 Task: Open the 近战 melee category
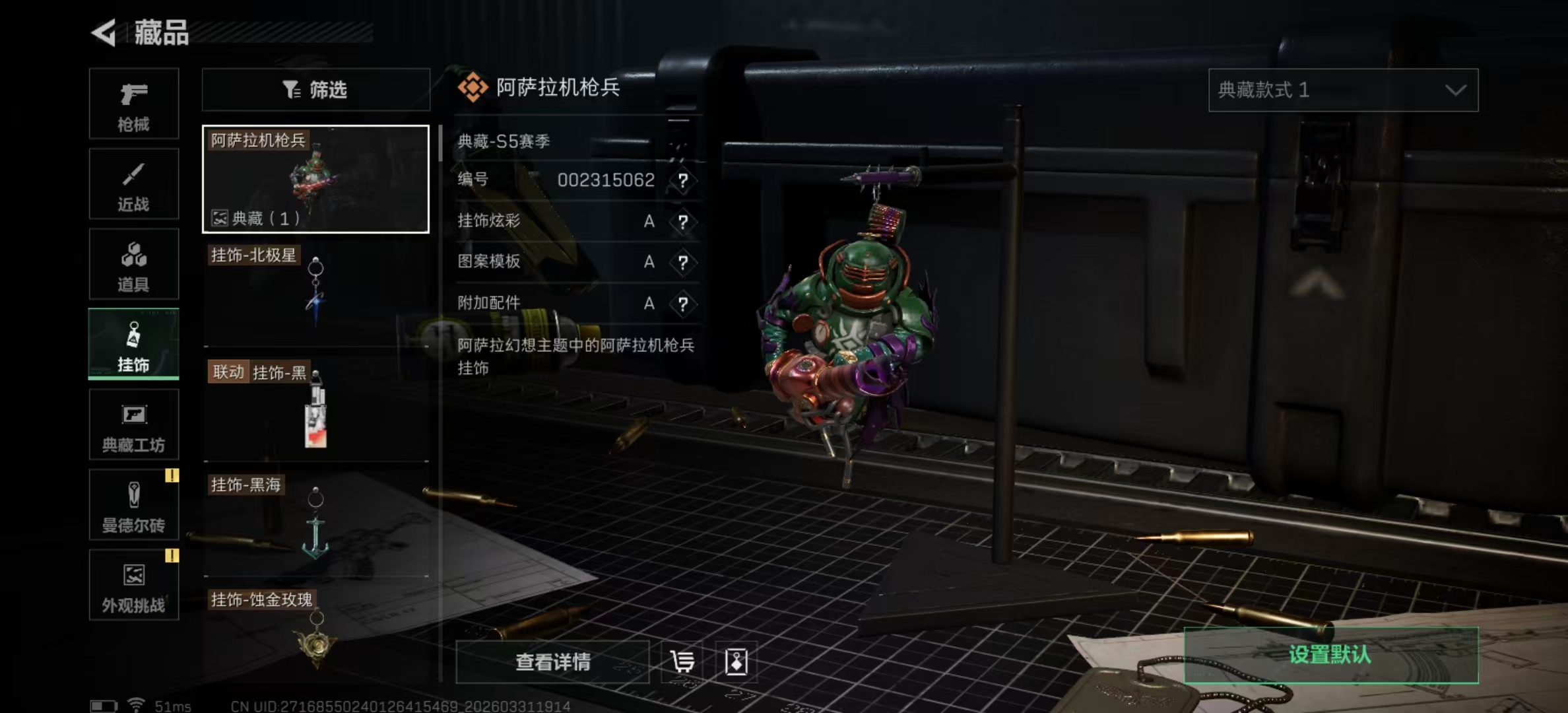133,184
